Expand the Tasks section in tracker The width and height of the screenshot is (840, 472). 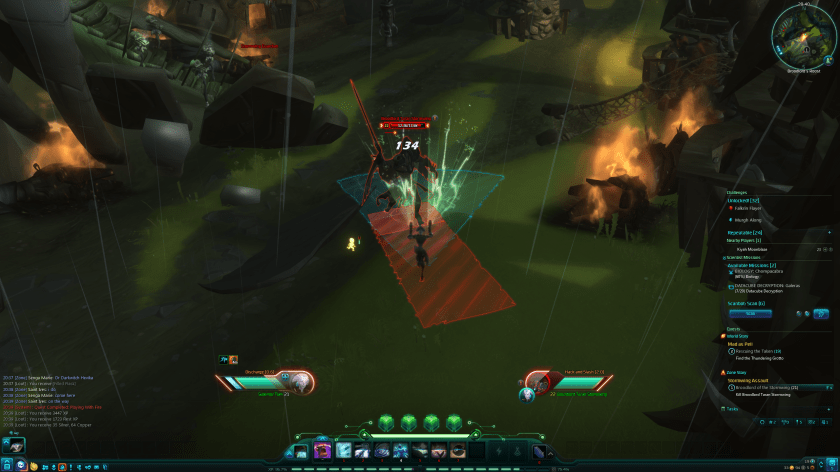(x=733, y=409)
